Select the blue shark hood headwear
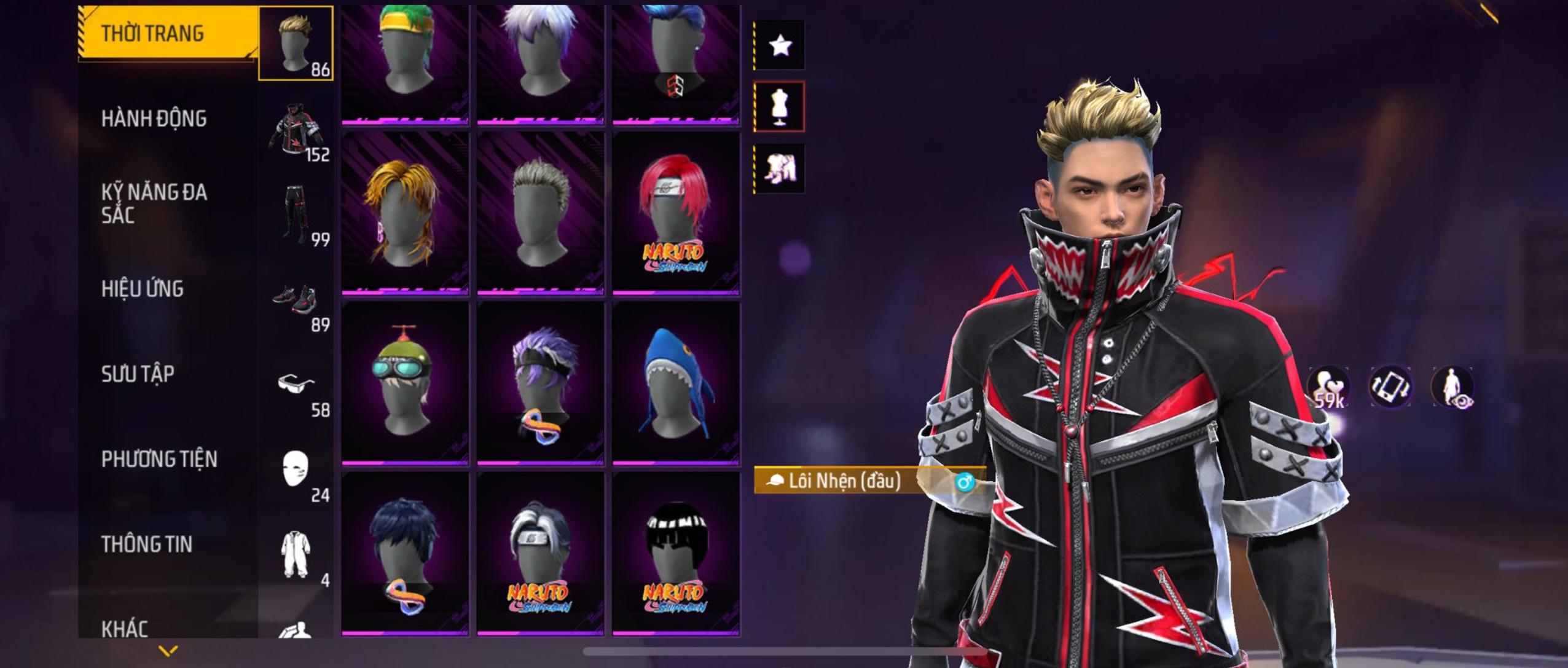The image size is (1568, 668). (676, 382)
